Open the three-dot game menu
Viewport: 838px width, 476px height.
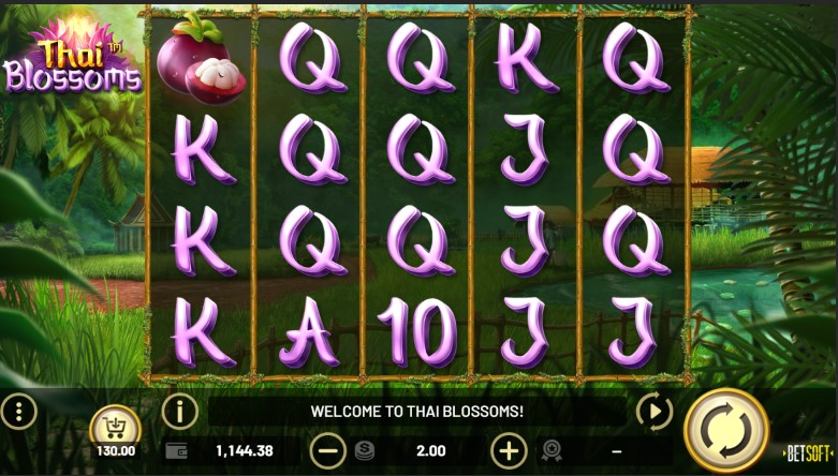[20, 411]
